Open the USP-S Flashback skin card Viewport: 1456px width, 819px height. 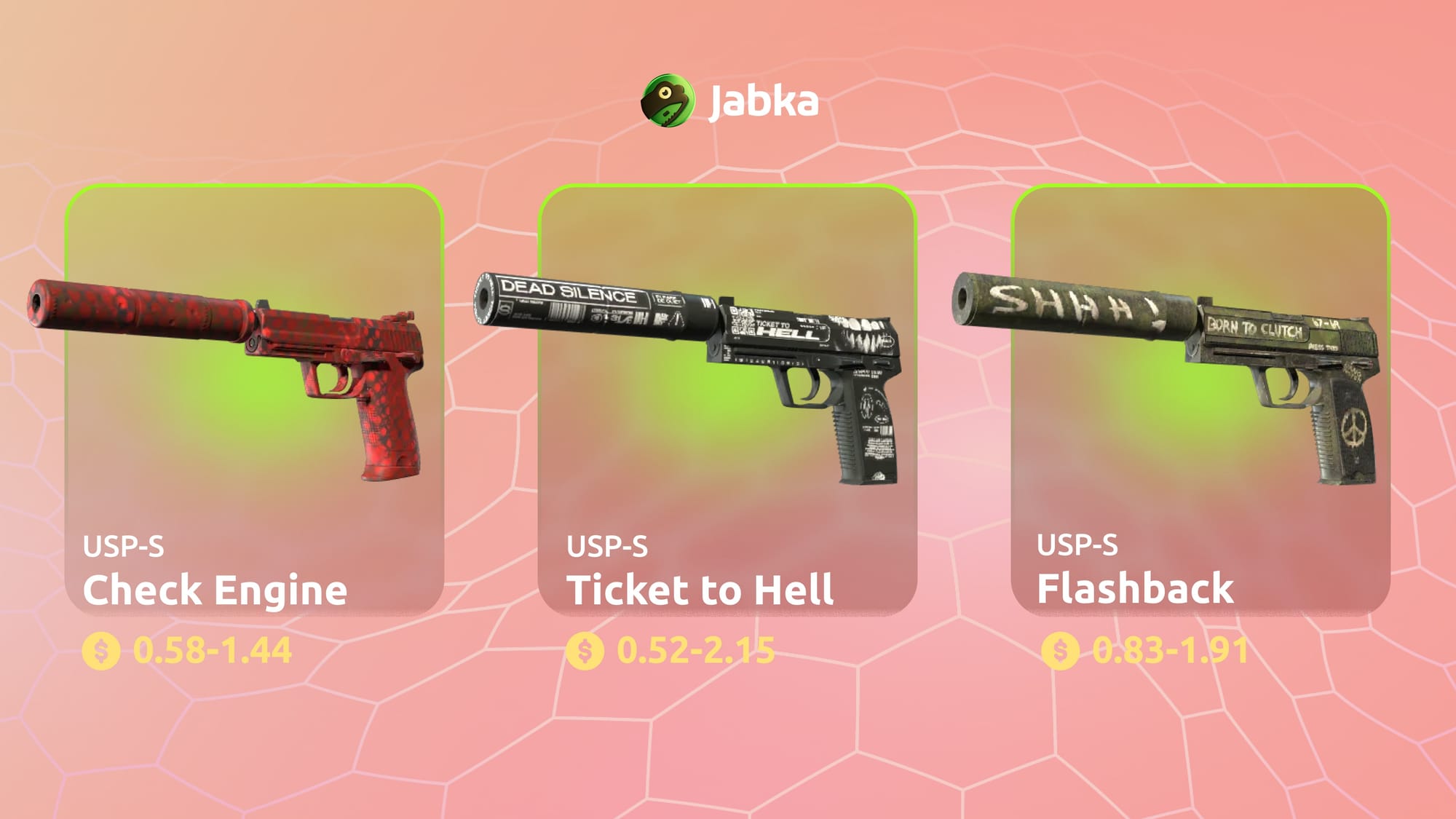tap(1200, 400)
